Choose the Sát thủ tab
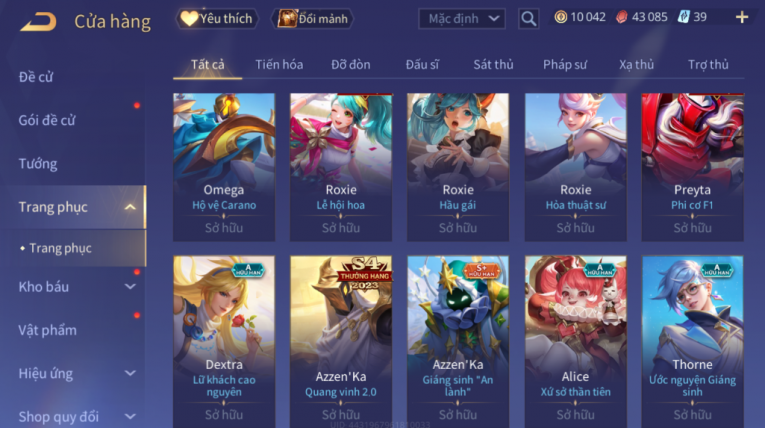This screenshot has height=428, width=765. [x=493, y=65]
